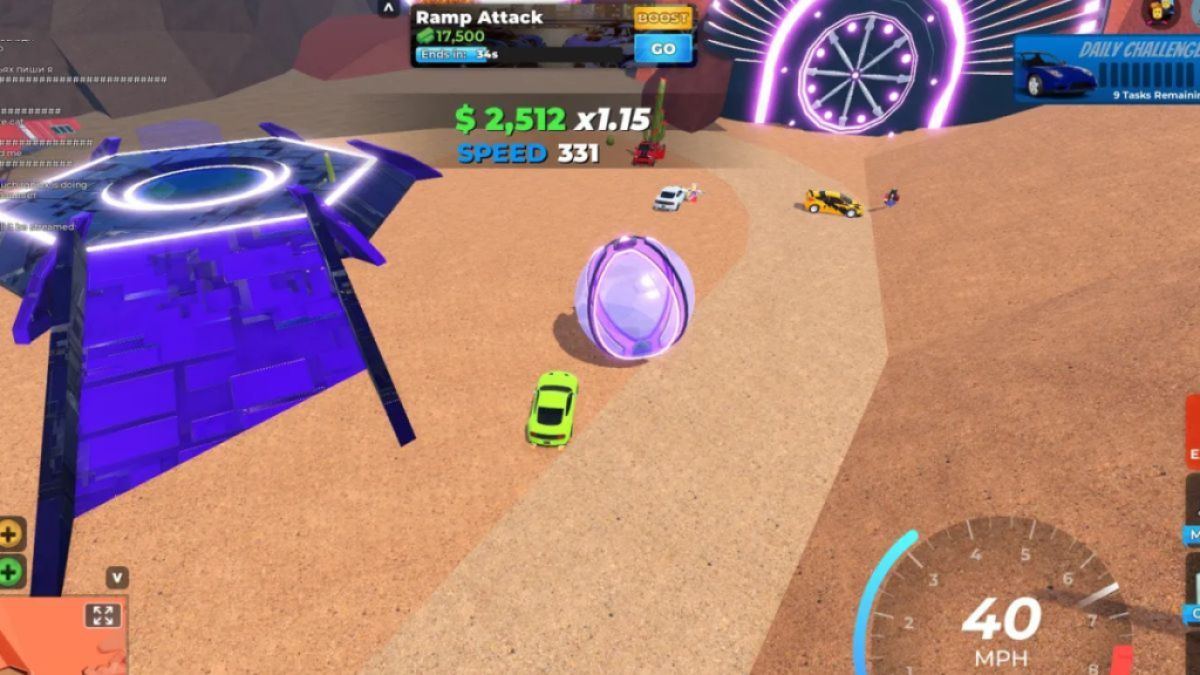Viewport: 1200px width, 675px height.
Task: Click the yellow BOOST button
Action: pyautogui.click(x=663, y=18)
